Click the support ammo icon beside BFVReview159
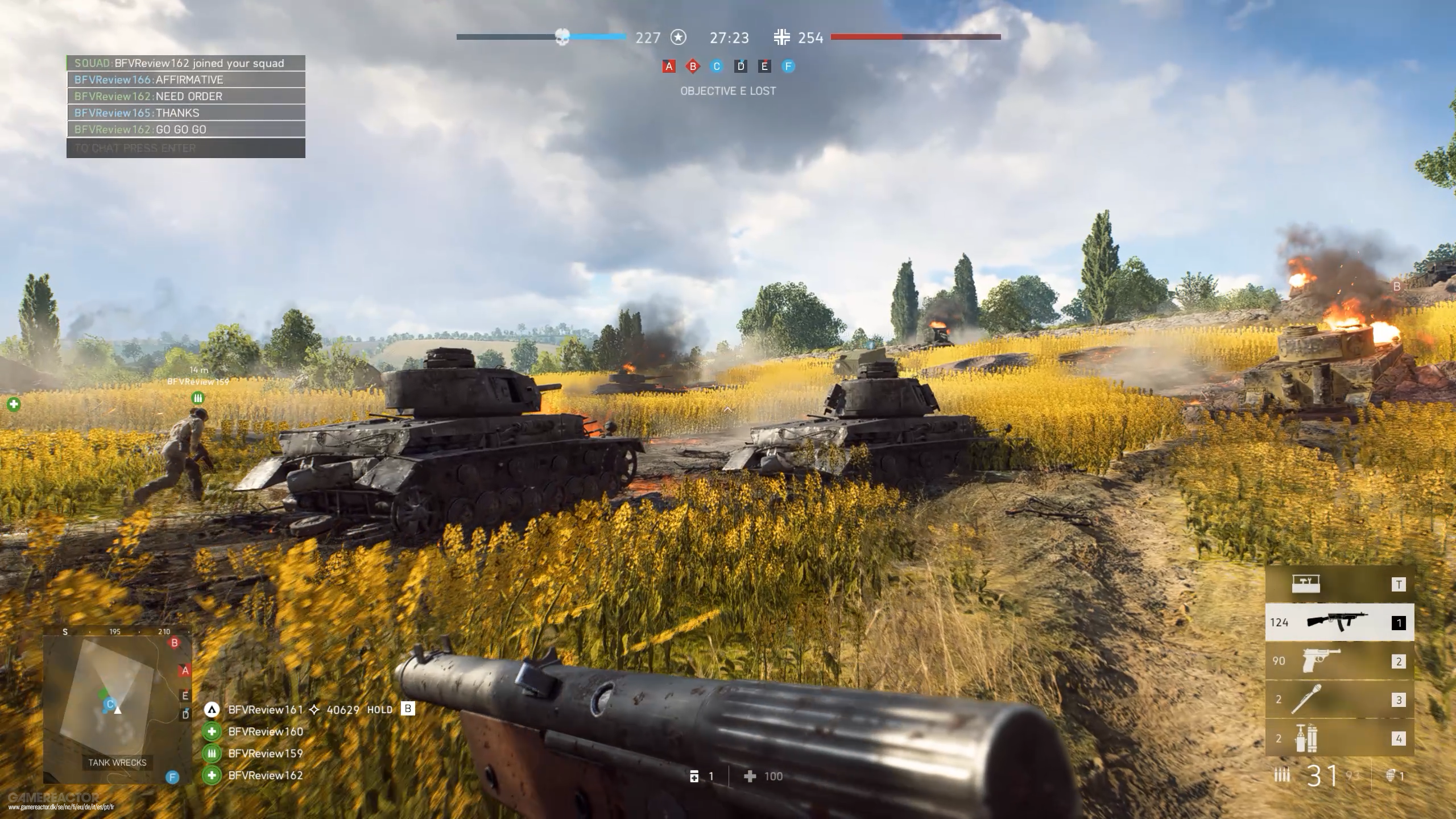 [x=212, y=753]
